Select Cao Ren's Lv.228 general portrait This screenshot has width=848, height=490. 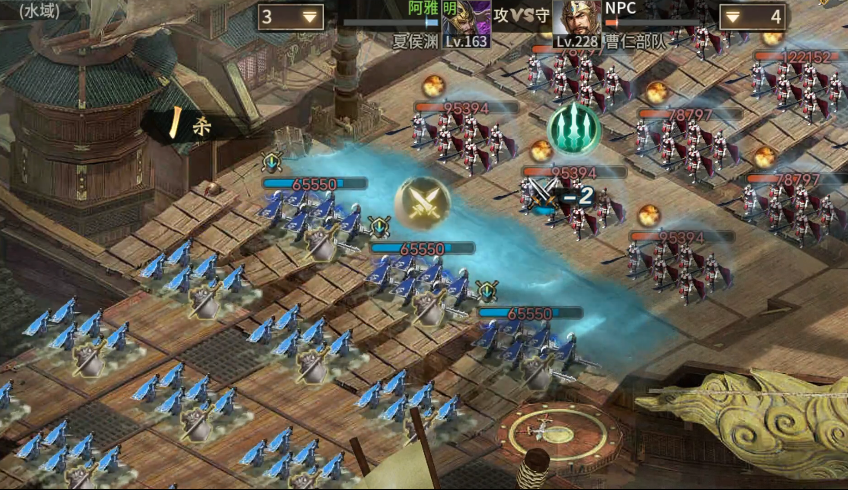pos(578,22)
